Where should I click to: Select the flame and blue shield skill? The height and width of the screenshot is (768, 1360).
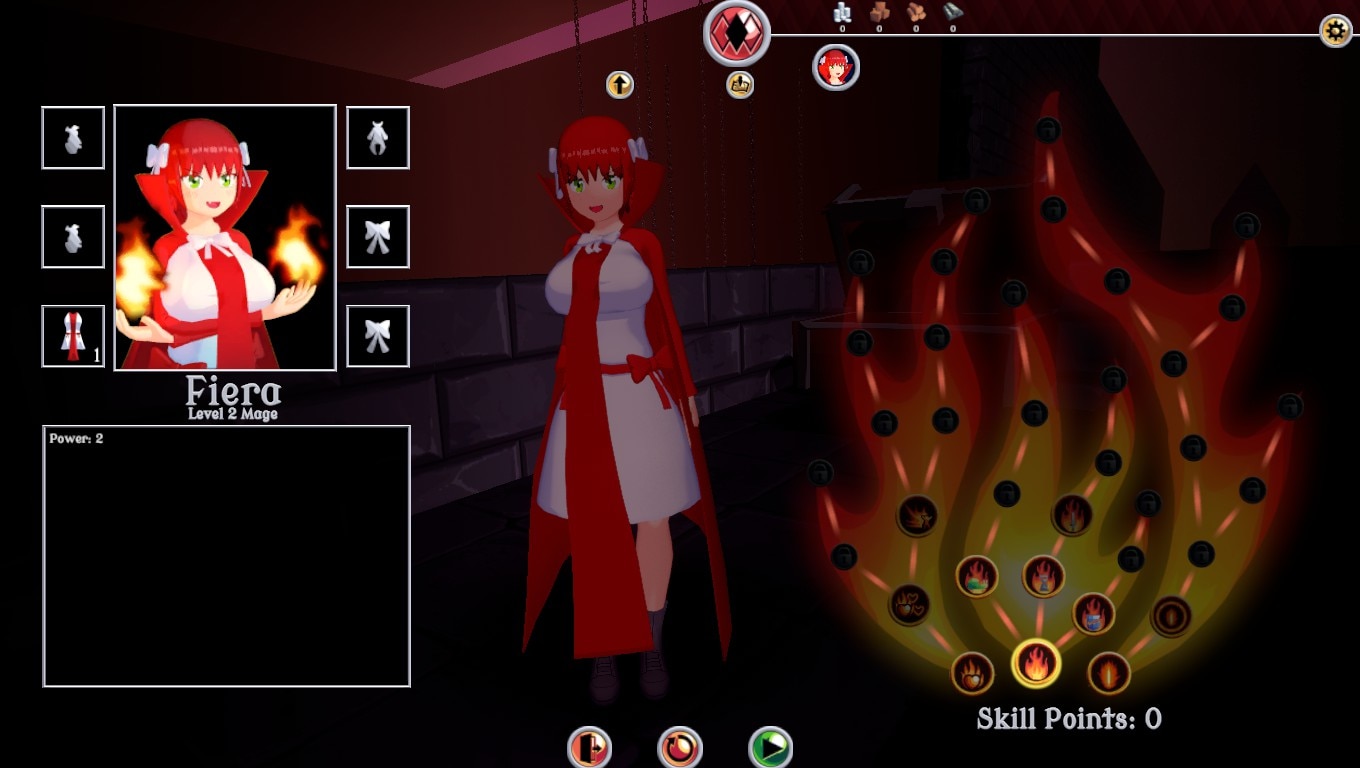[1093, 614]
